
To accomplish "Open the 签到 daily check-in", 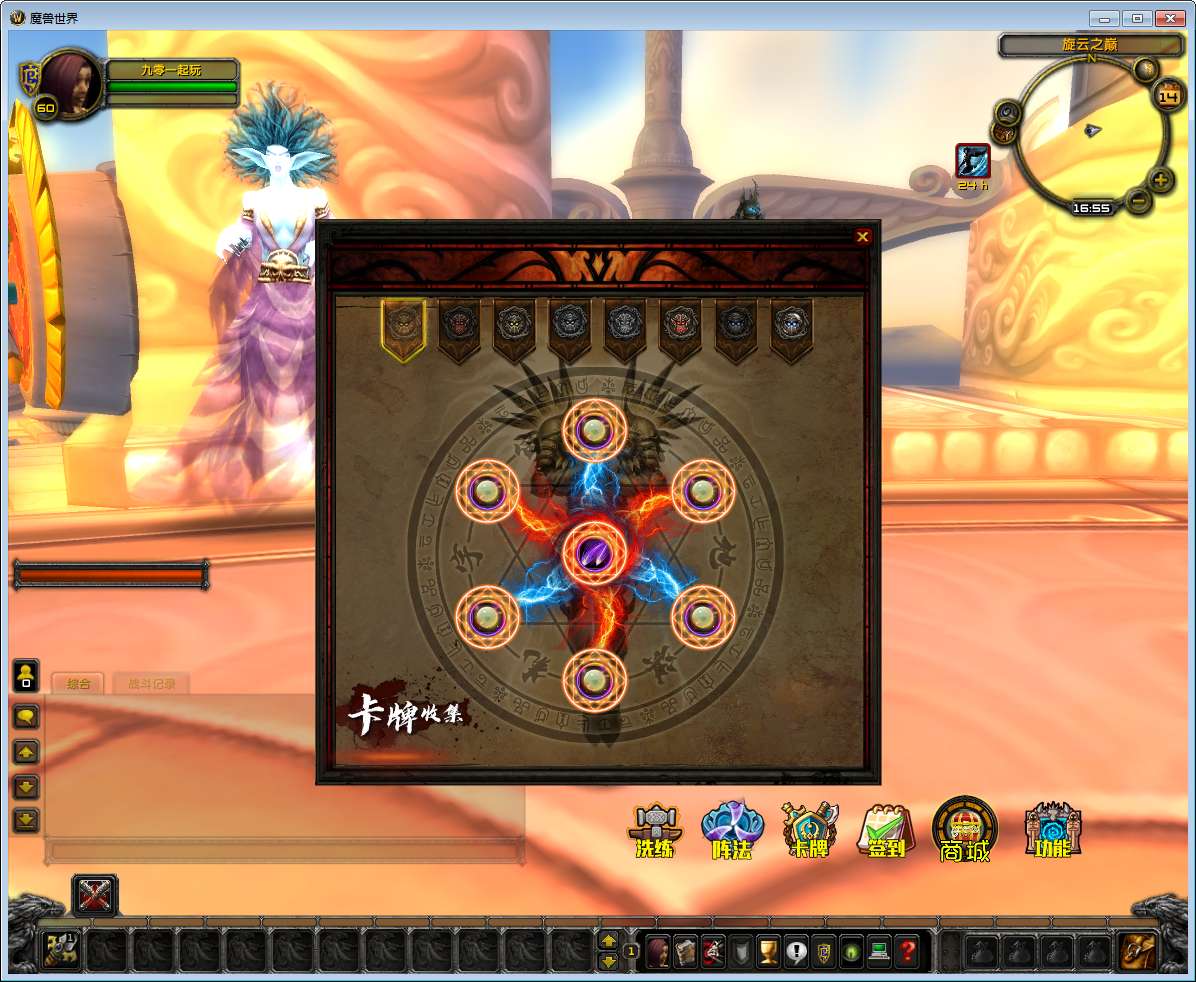I will click(884, 831).
